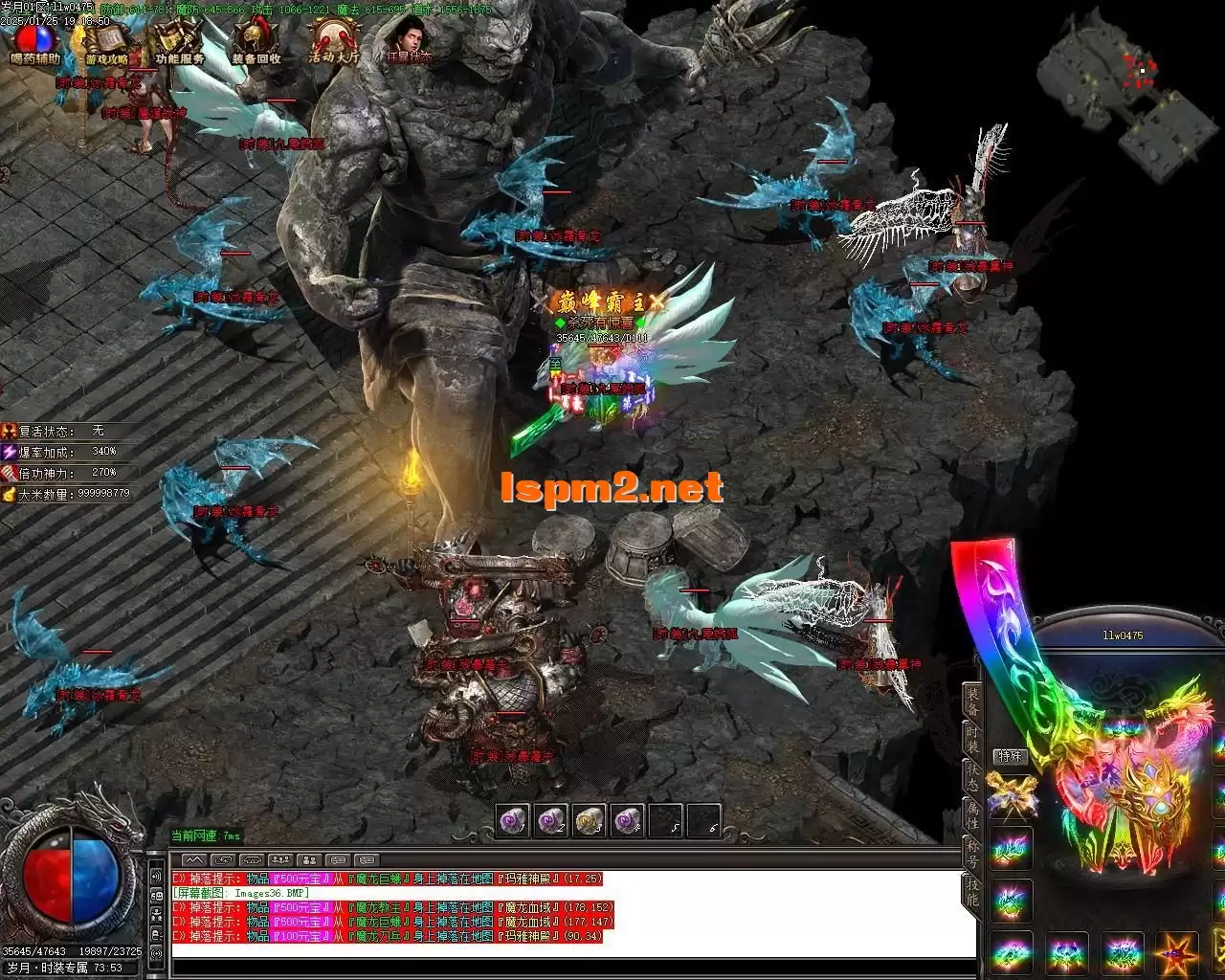Switch to the 属性 attributes tab
The image size is (1225, 980).
pos(972,816)
